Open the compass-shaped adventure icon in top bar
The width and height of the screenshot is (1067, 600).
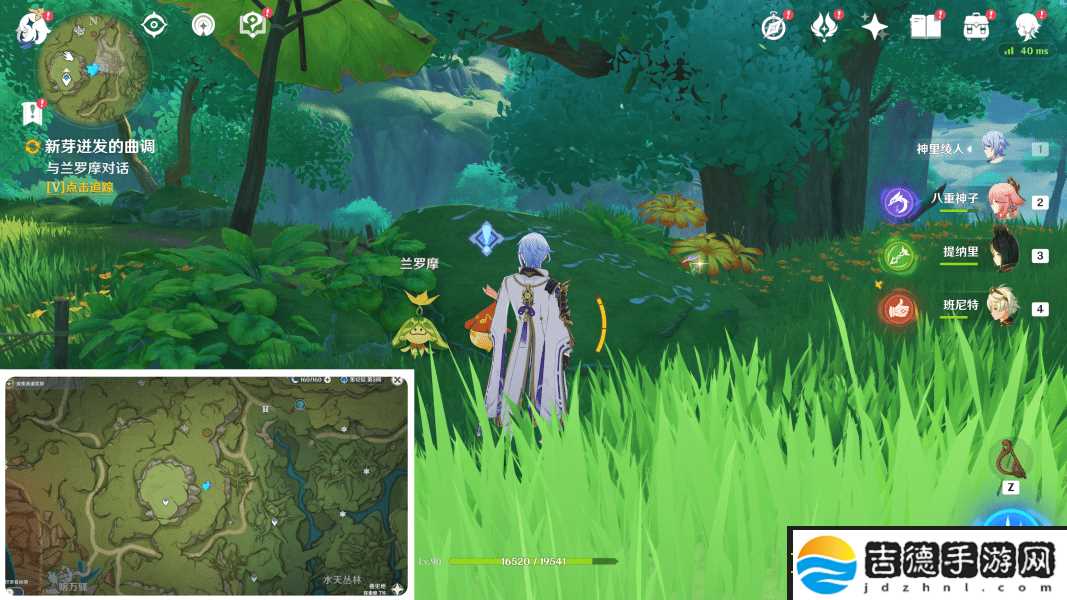click(x=773, y=27)
